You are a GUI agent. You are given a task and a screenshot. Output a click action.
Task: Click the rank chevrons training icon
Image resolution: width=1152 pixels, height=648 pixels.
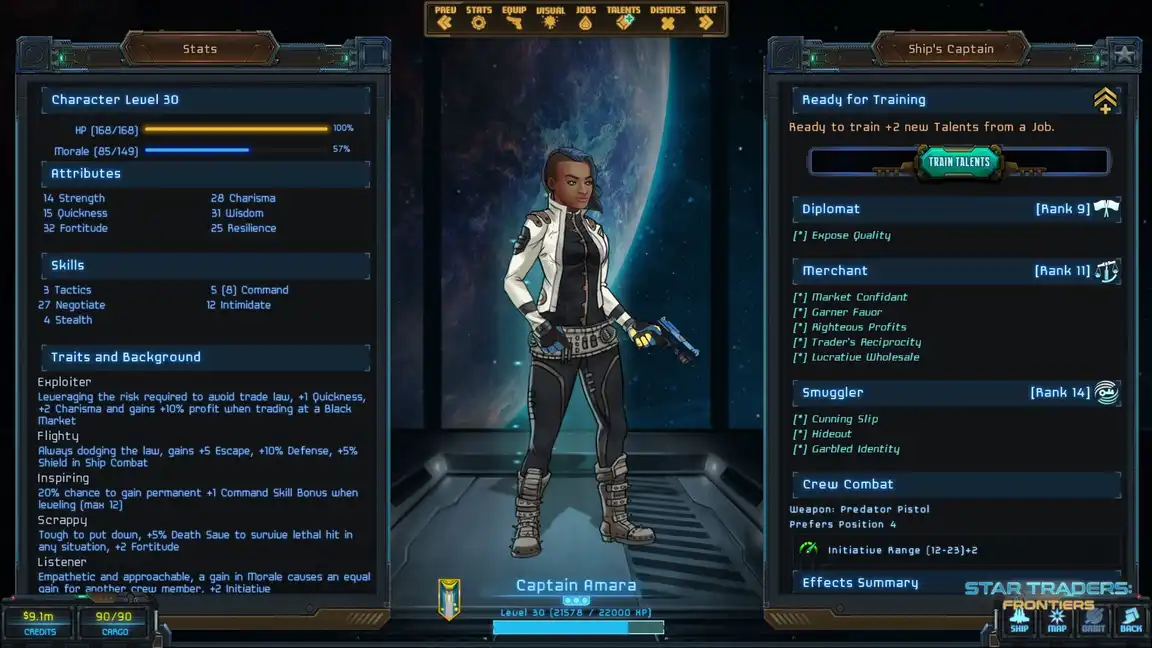(1105, 100)
